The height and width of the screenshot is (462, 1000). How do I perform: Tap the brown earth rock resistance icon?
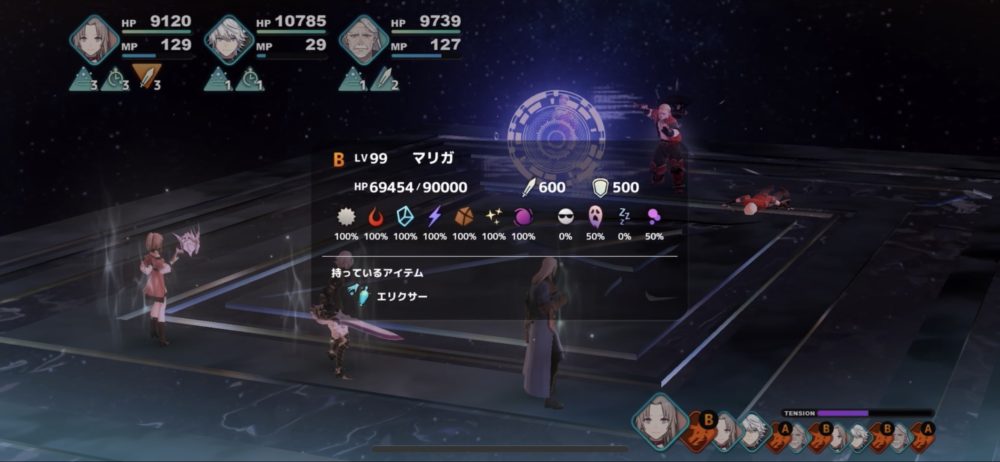pos(464,216)
